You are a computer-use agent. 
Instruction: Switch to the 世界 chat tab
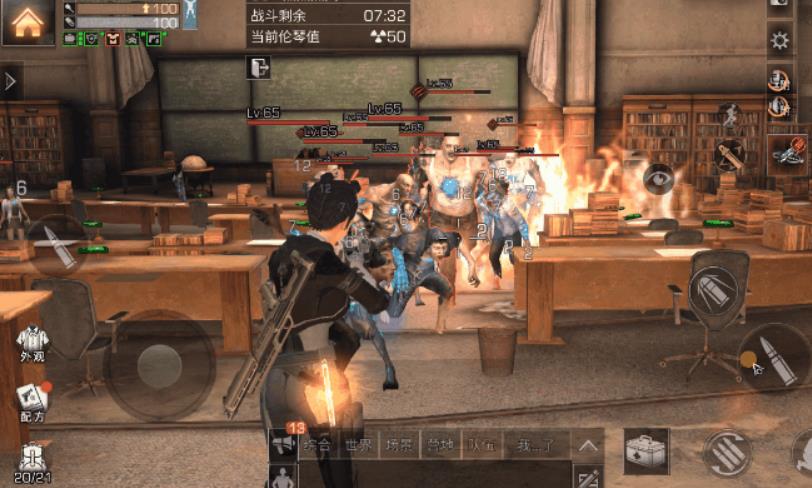click(x=358, y=445)
